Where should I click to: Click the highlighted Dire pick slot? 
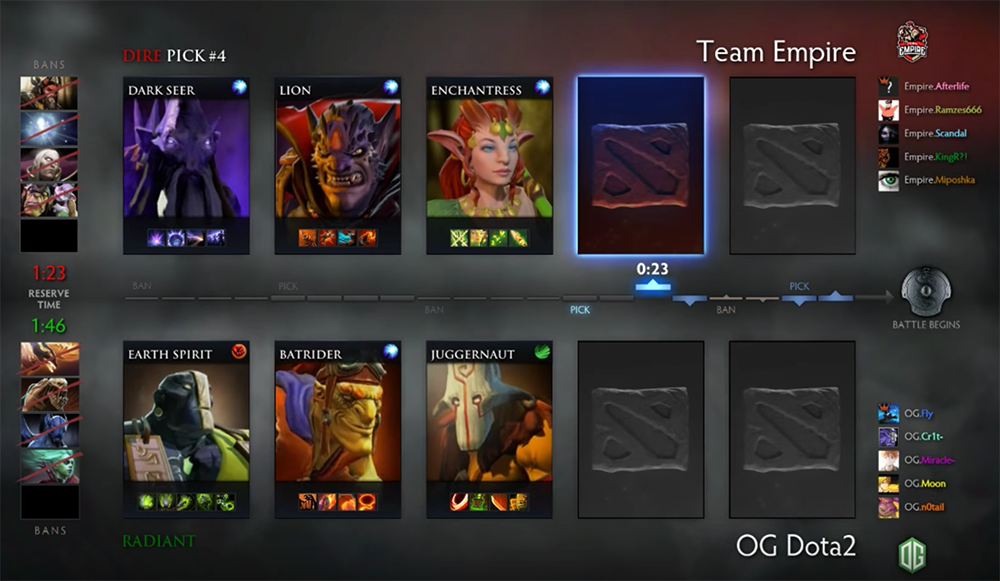click(x=641, y=165)
